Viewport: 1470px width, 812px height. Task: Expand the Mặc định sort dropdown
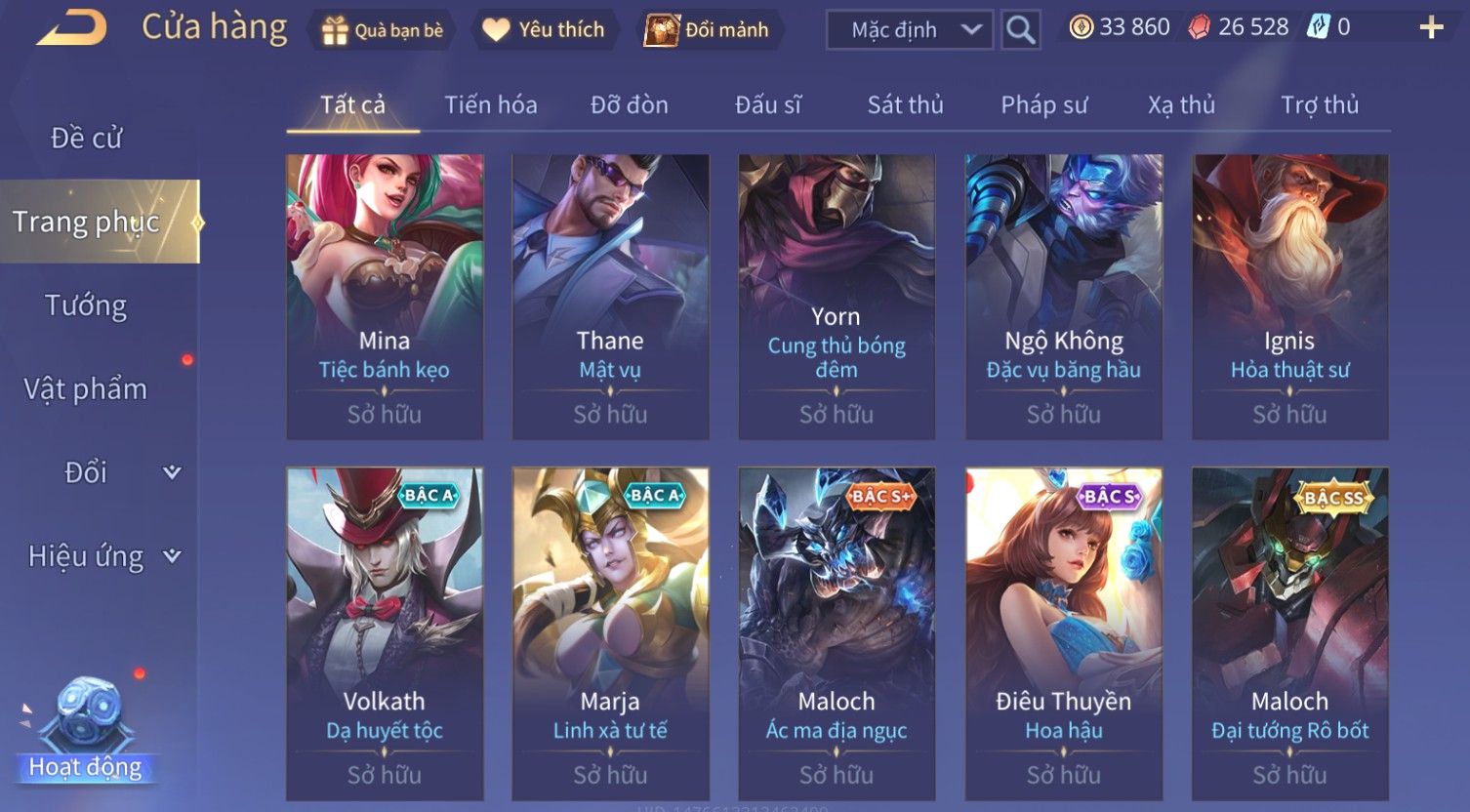[x=909, y=30]
